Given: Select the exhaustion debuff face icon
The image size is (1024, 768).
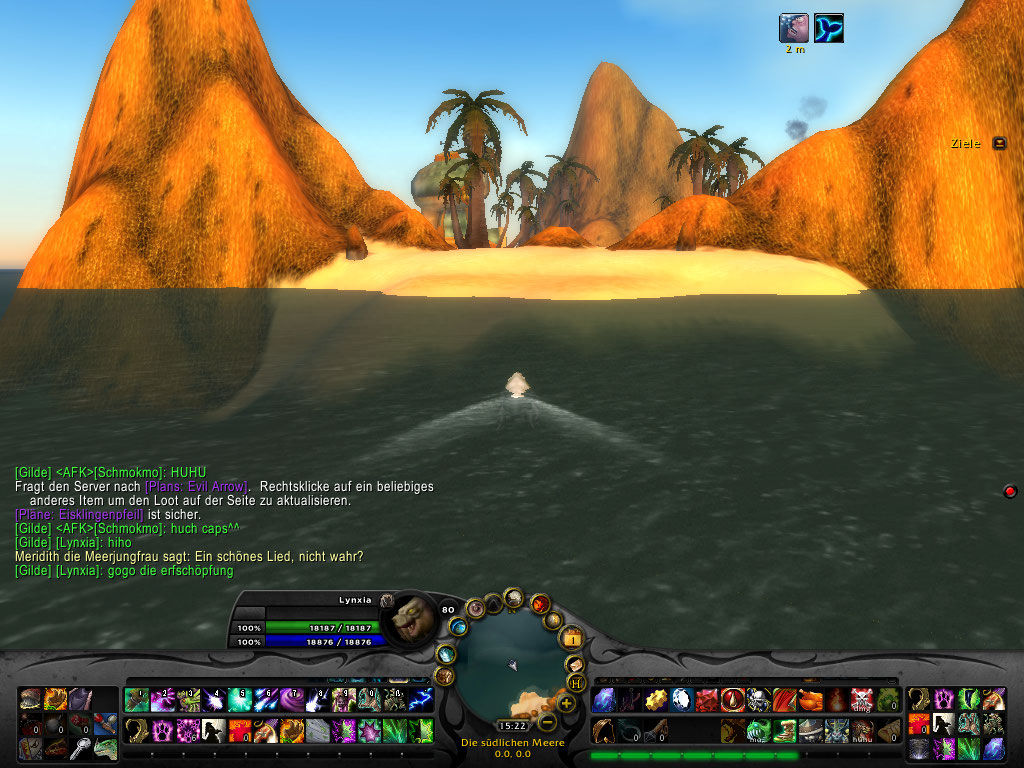Looking at the screenshot, I should [x=794, y=28].
